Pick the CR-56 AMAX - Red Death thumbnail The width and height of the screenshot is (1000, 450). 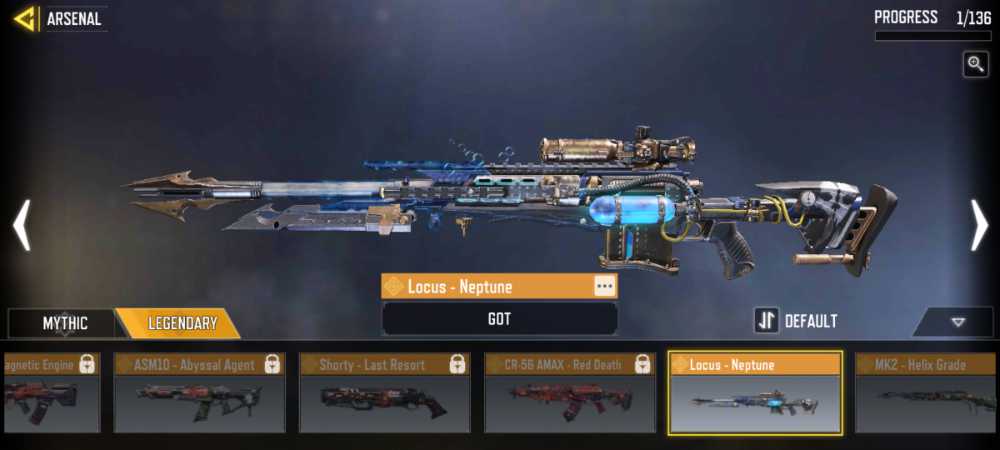(x=569, y=392)
